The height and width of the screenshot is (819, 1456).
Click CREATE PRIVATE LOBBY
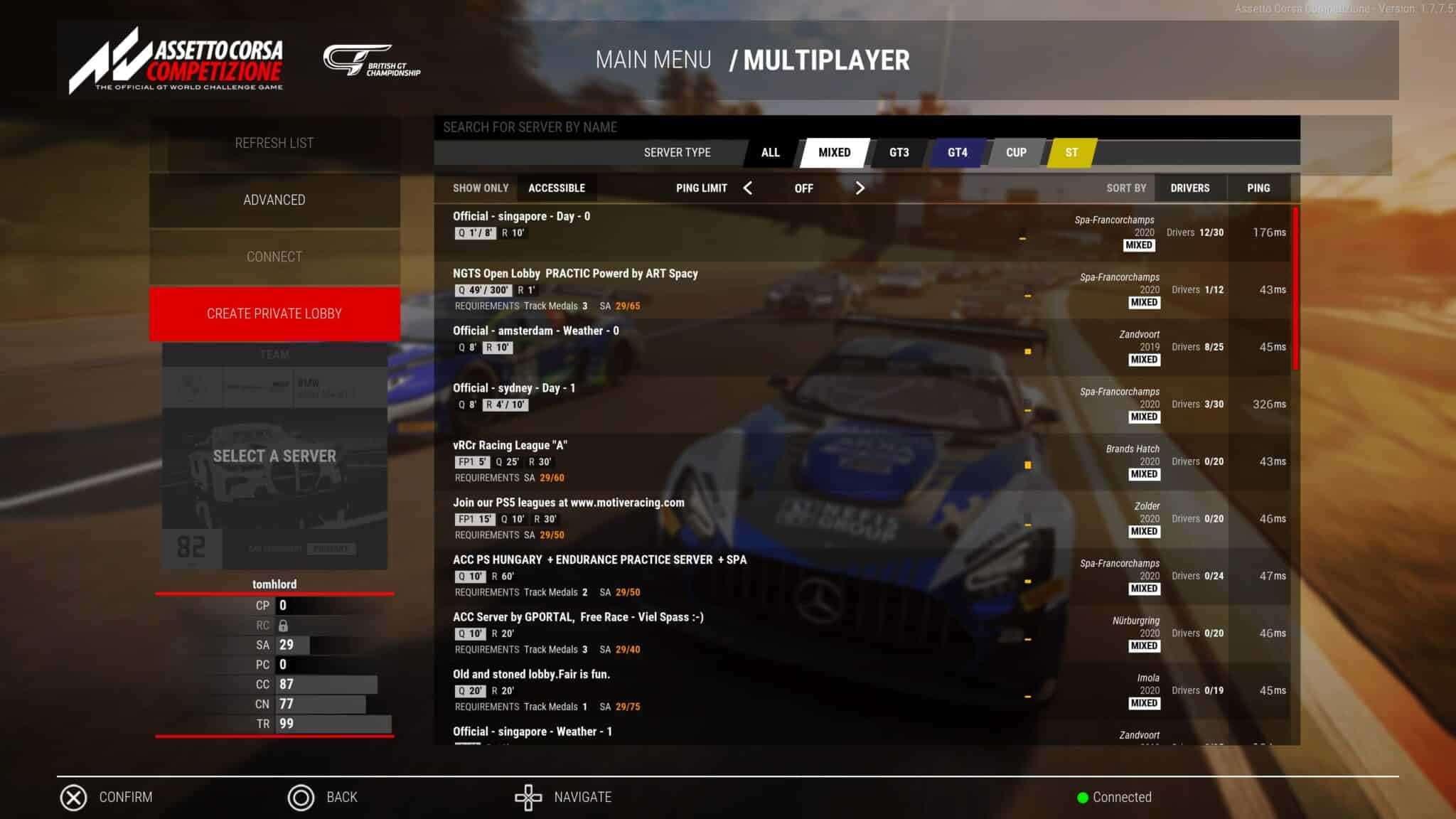(274, 313)
